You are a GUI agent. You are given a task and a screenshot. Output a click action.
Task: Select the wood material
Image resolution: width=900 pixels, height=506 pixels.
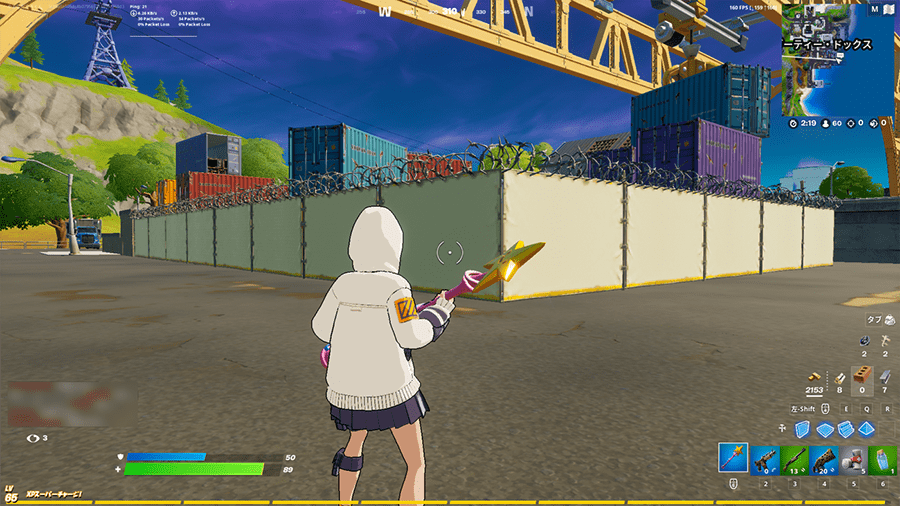pyautogui.click(x=841, y=377)
